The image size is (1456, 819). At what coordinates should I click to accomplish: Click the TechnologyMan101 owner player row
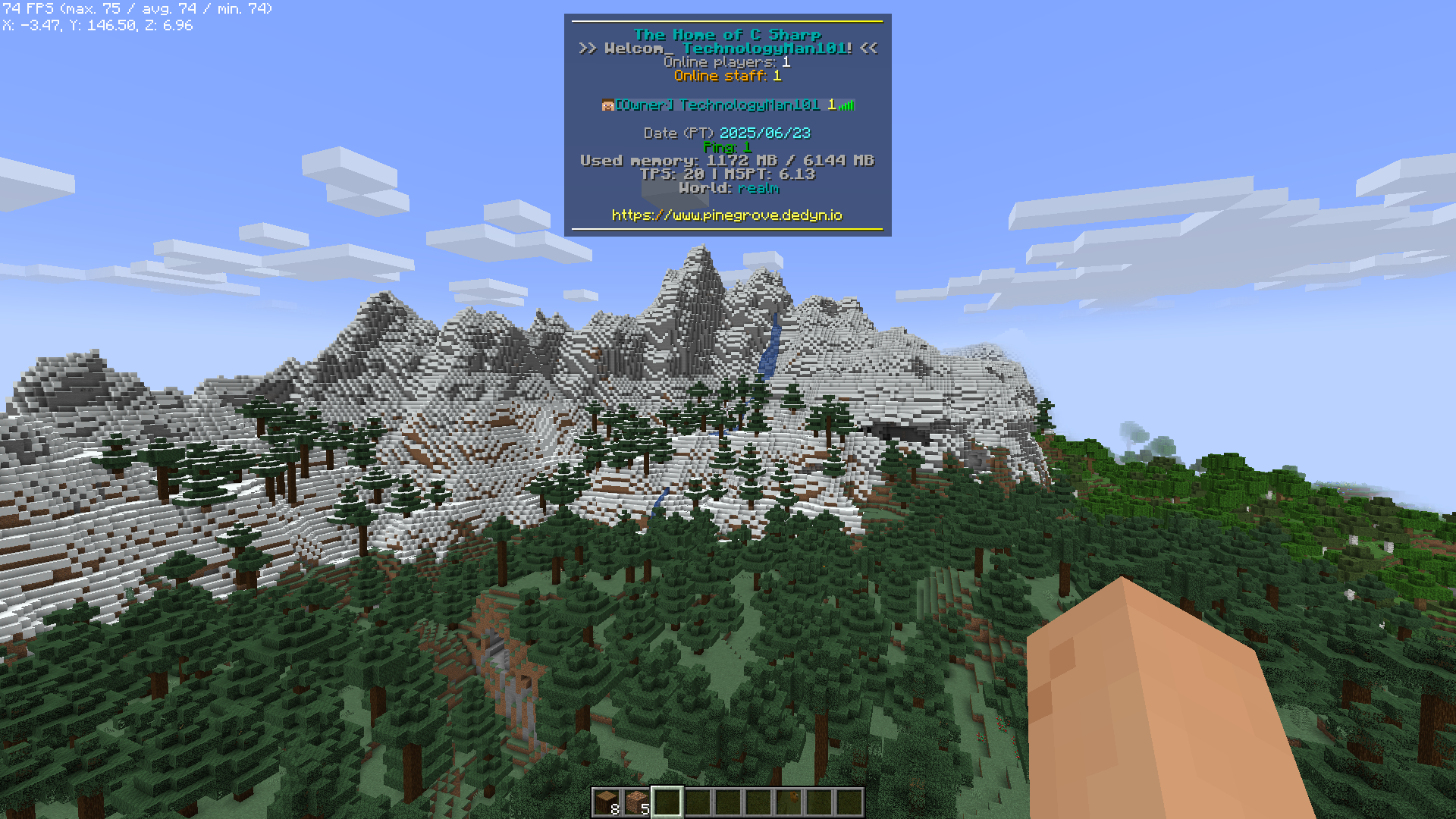pos(727,105)
